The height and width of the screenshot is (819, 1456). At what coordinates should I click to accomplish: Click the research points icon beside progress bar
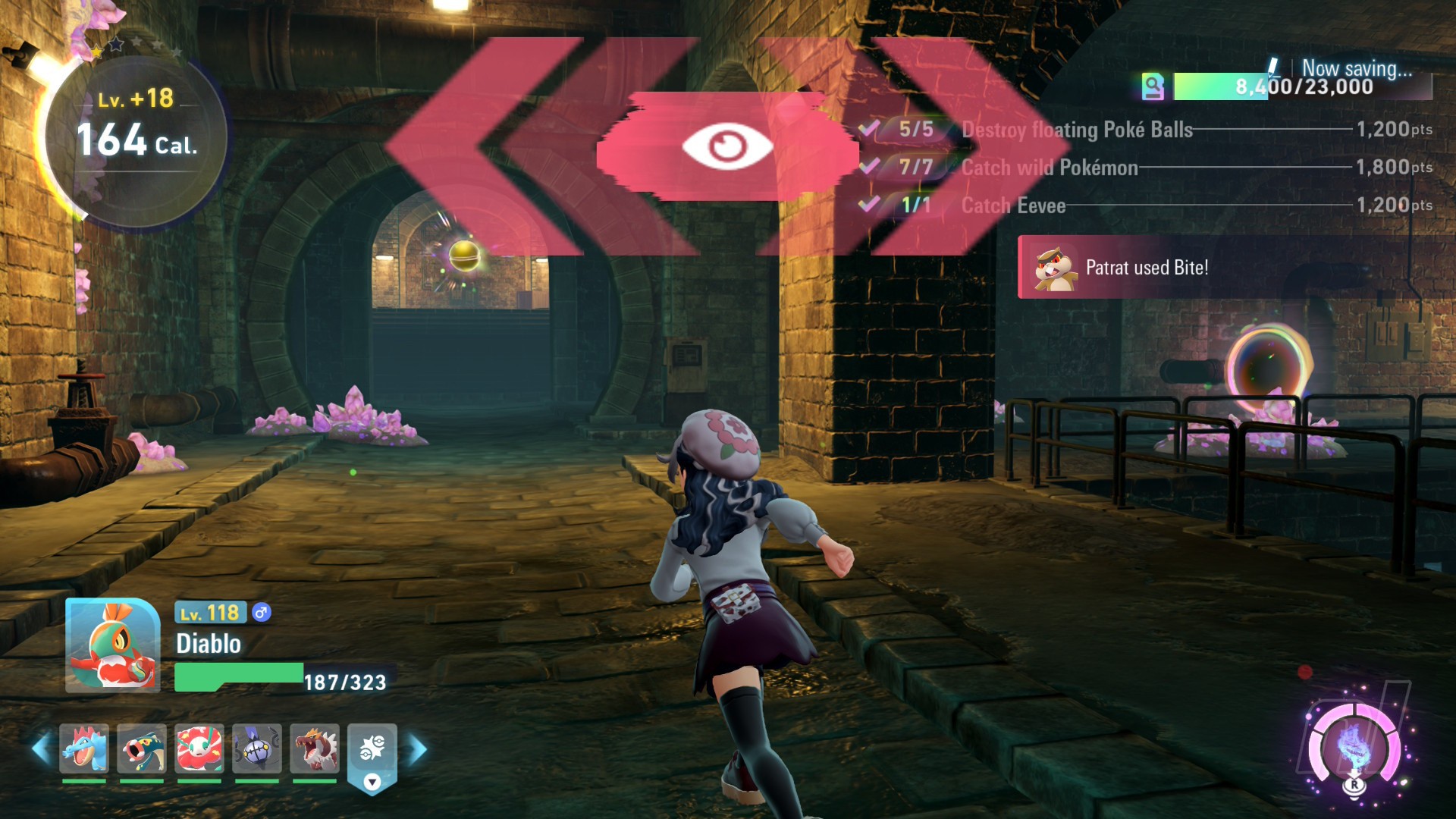1153,86
